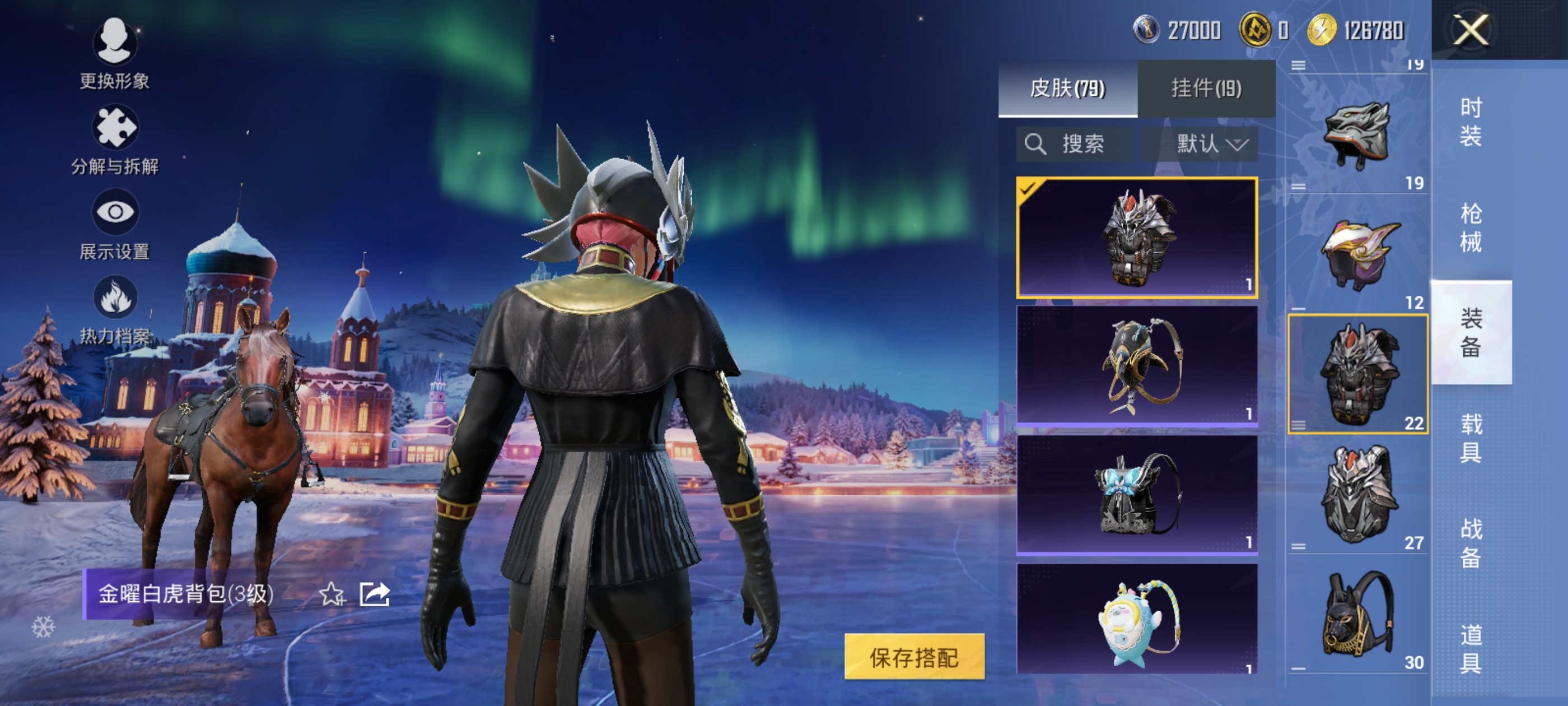This screenshot has height=706, width=1568.
Task: Open the 默认 sort dropdown
Action: coord(1210,145)
